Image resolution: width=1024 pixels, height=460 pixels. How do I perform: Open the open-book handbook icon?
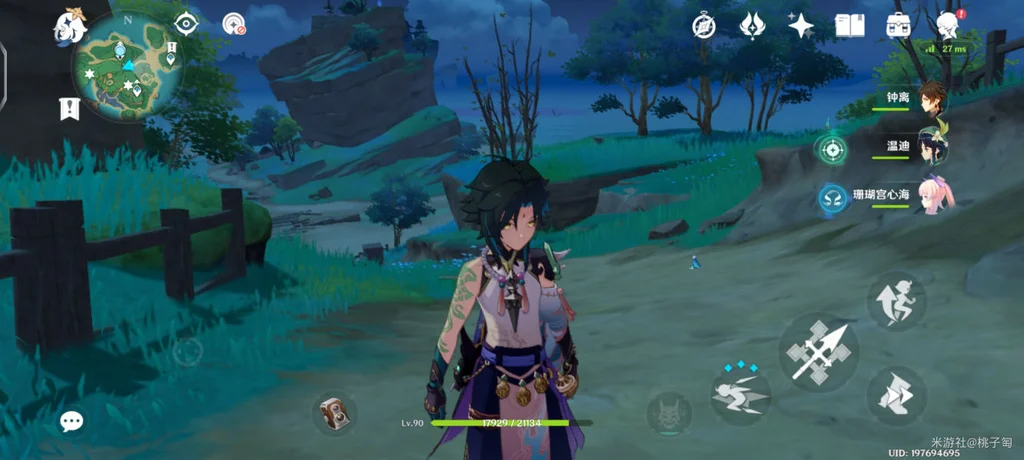coord(849,26)
